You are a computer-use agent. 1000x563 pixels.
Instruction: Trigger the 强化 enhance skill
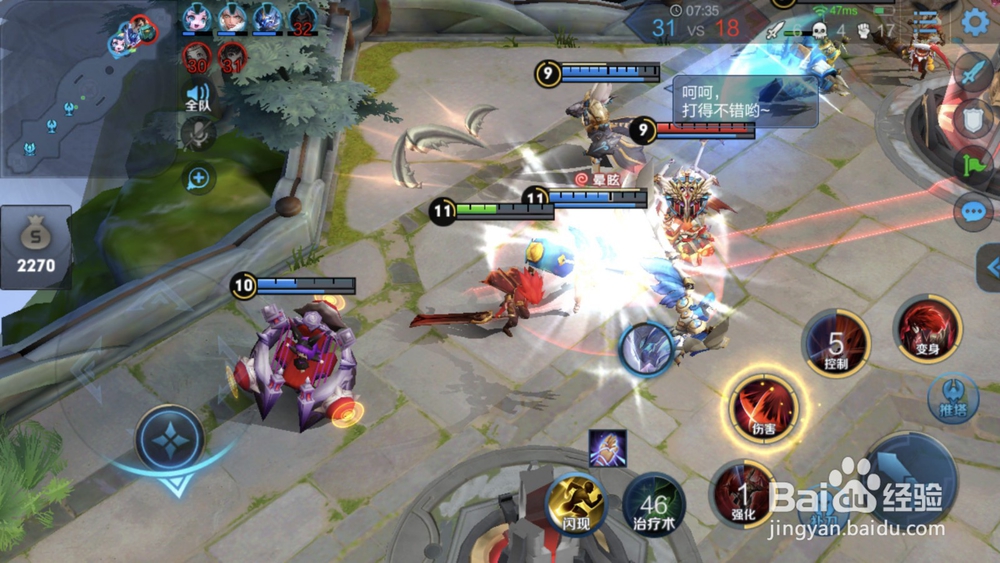743,493
